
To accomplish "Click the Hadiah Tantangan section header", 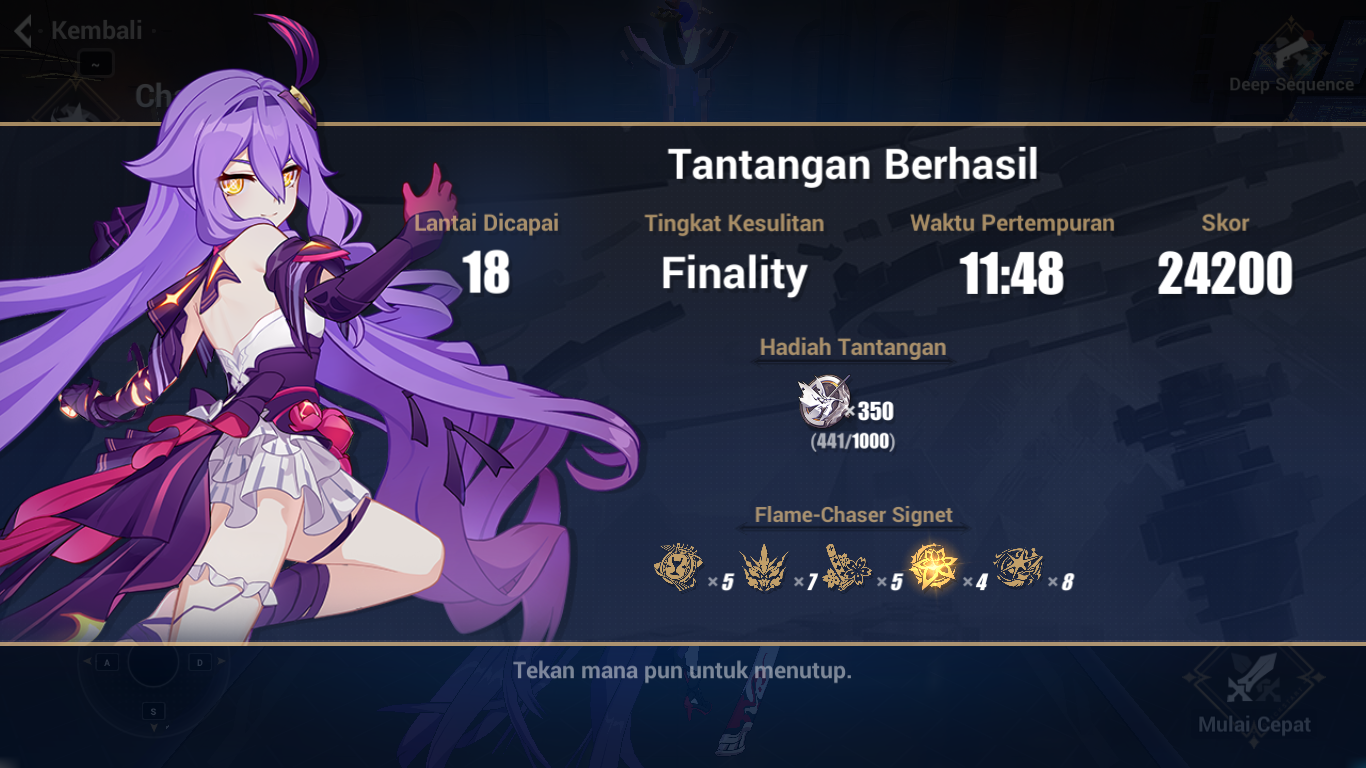I will point(852,347).
